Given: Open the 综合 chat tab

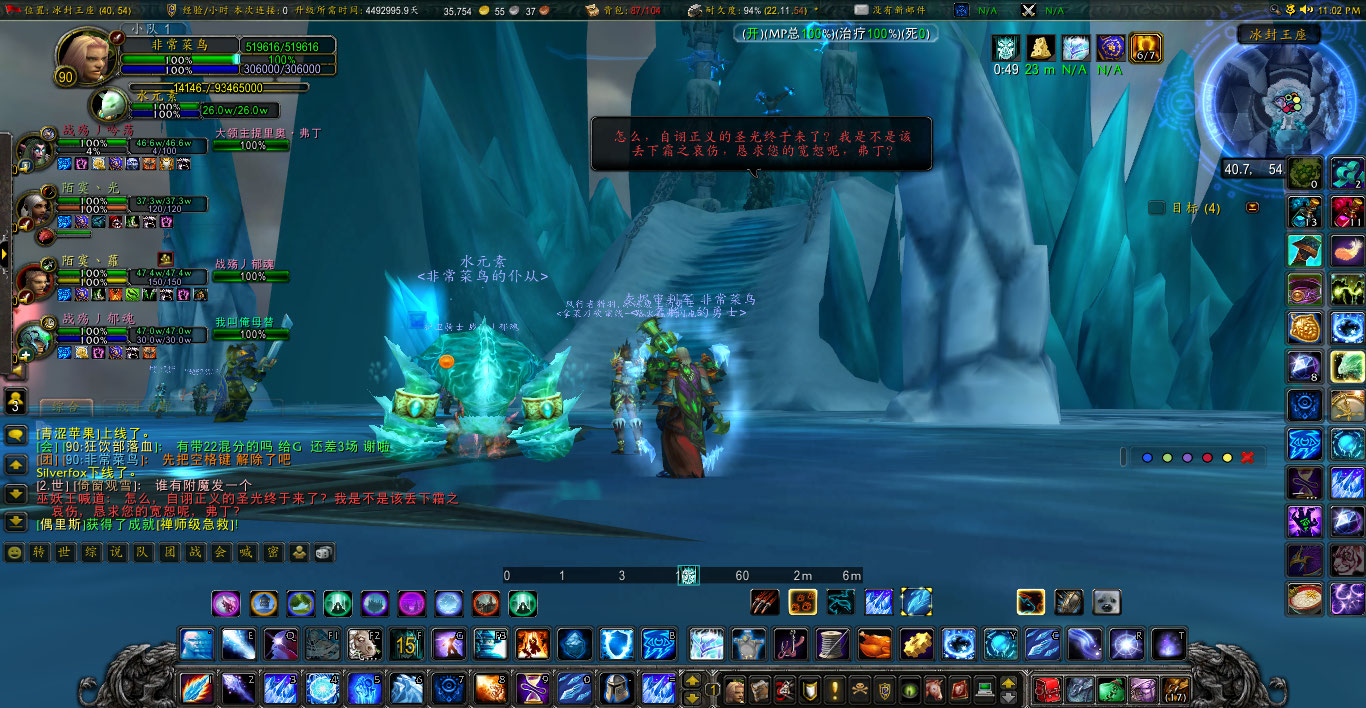Looking at the screenshot, I should click(x=66, y=407).
